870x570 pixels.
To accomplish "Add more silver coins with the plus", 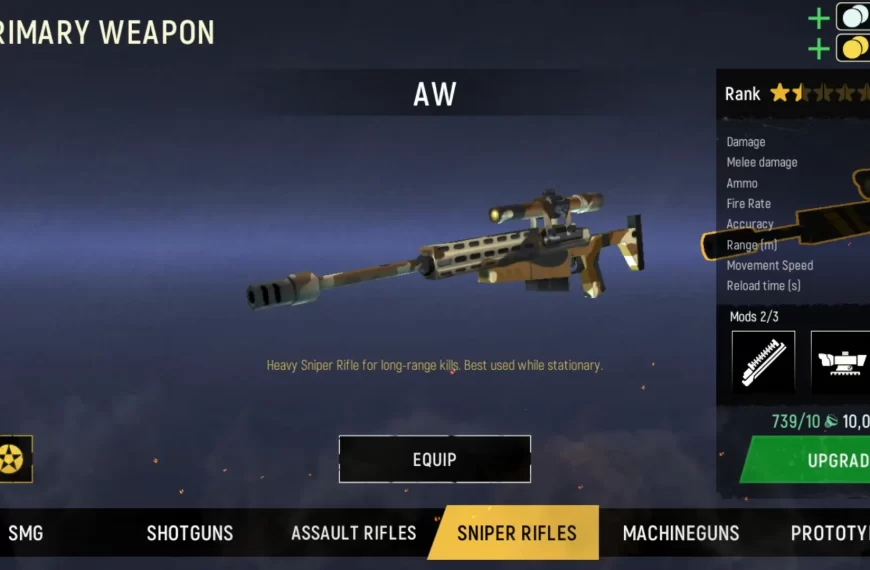I will pos(819,17).
